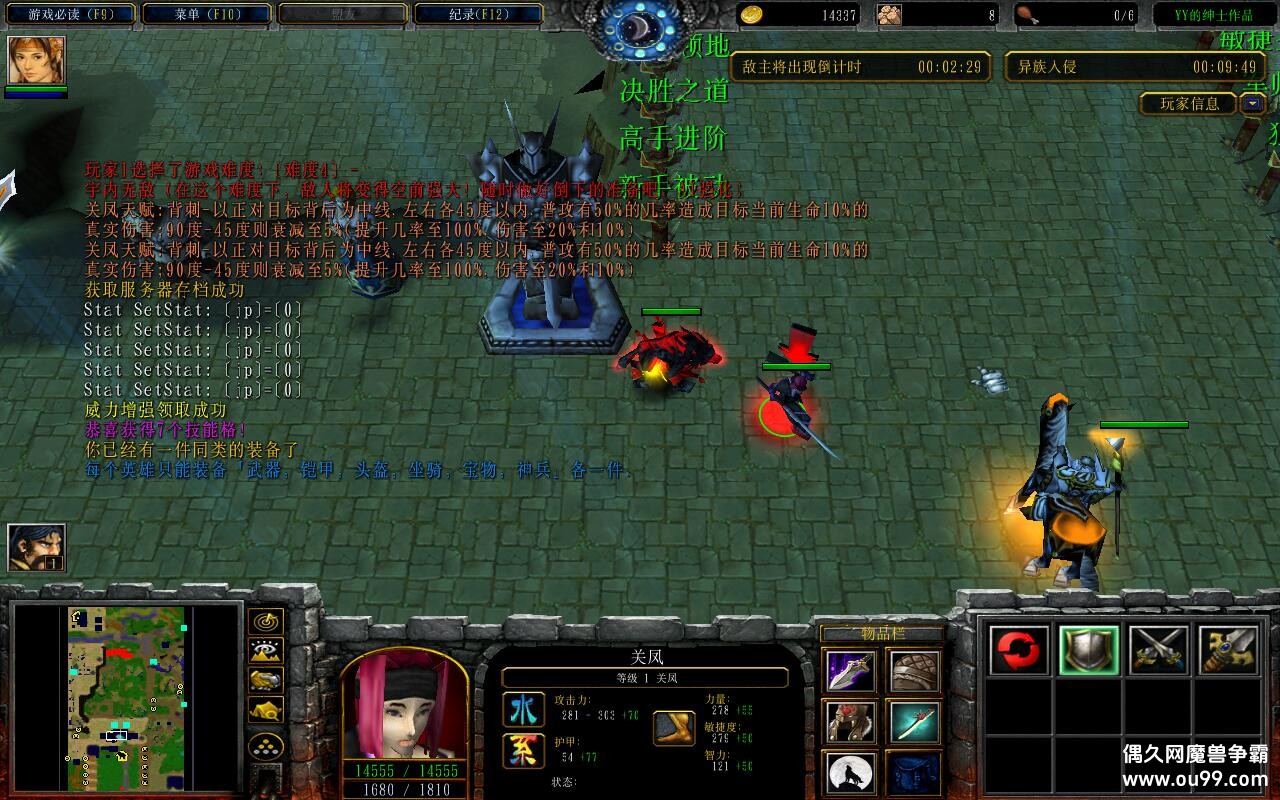Click the 关凤 hero 3D portrait
The height and width of the screenshot is (800, 1280).
[x=405, y=707]
